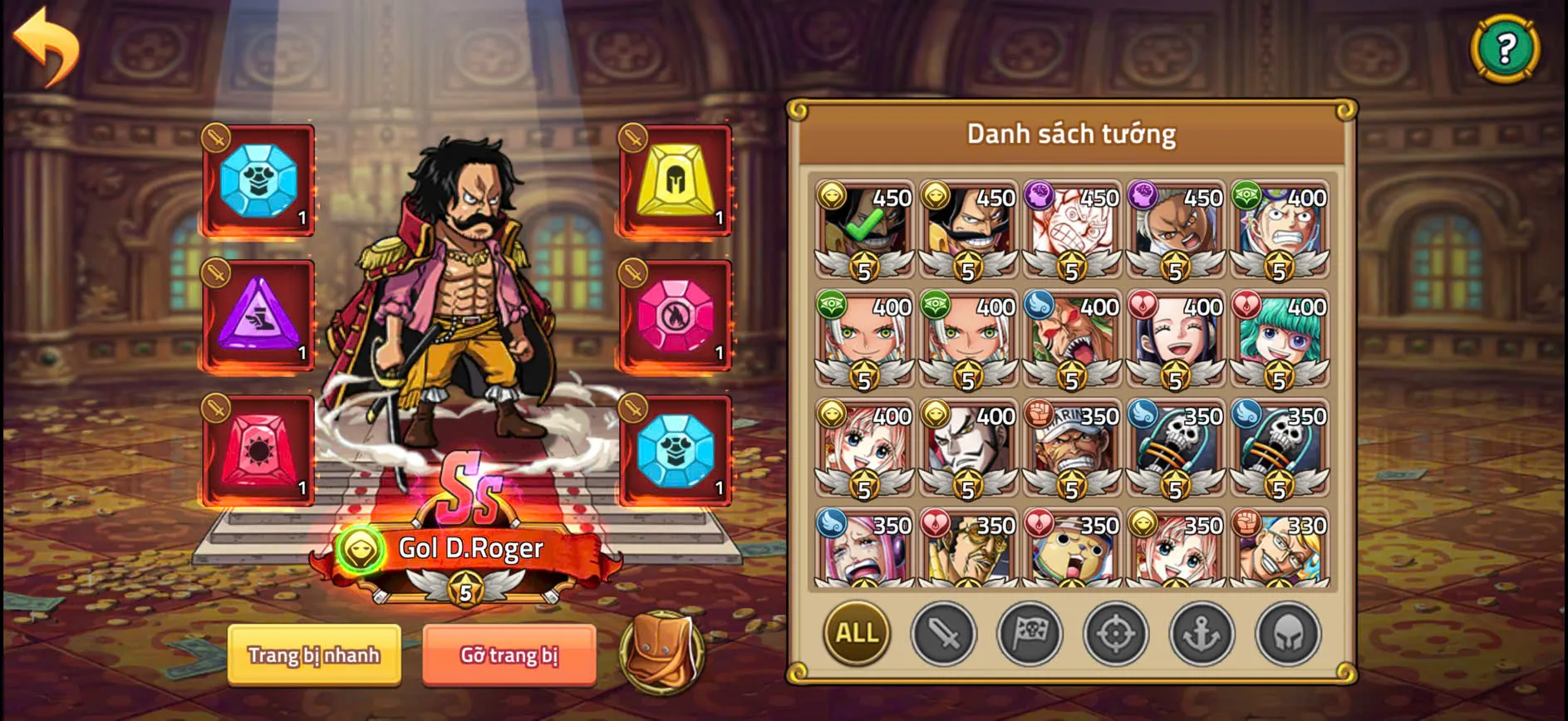
Task: Open the yellow helmet gem equipment slot
Action: [675, 177]
